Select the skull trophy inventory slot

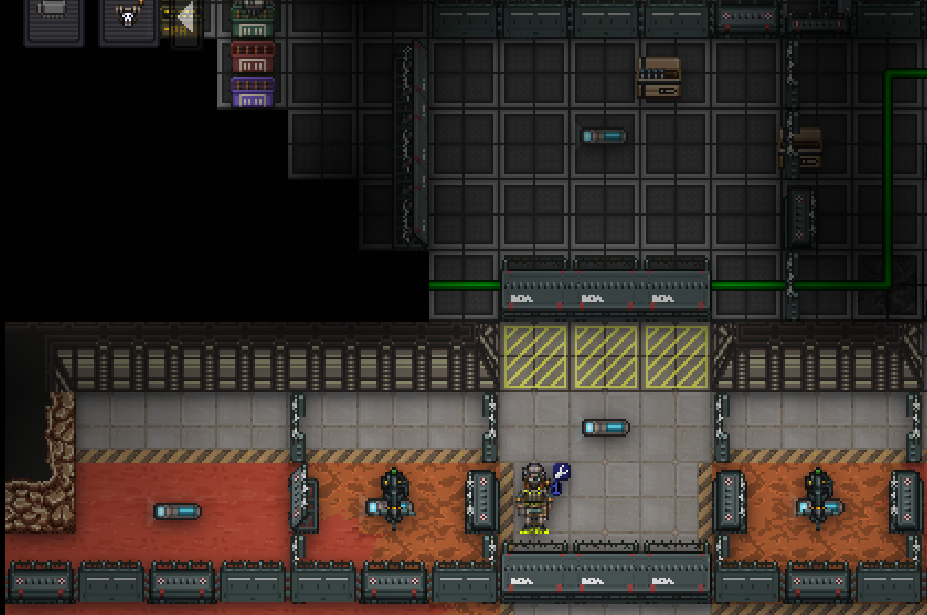coord(128,18)
